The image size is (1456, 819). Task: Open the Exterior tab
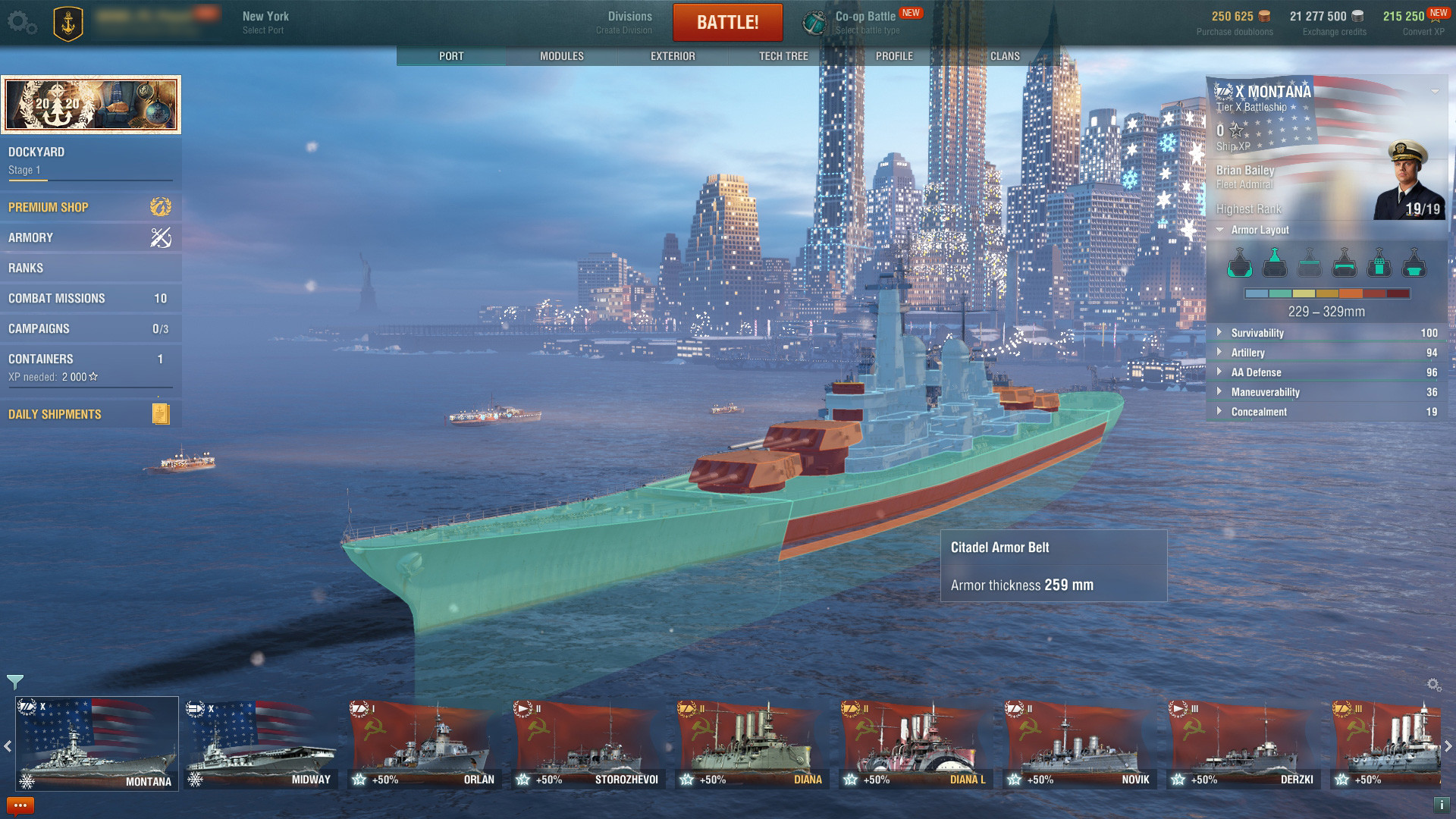(671, 55)
